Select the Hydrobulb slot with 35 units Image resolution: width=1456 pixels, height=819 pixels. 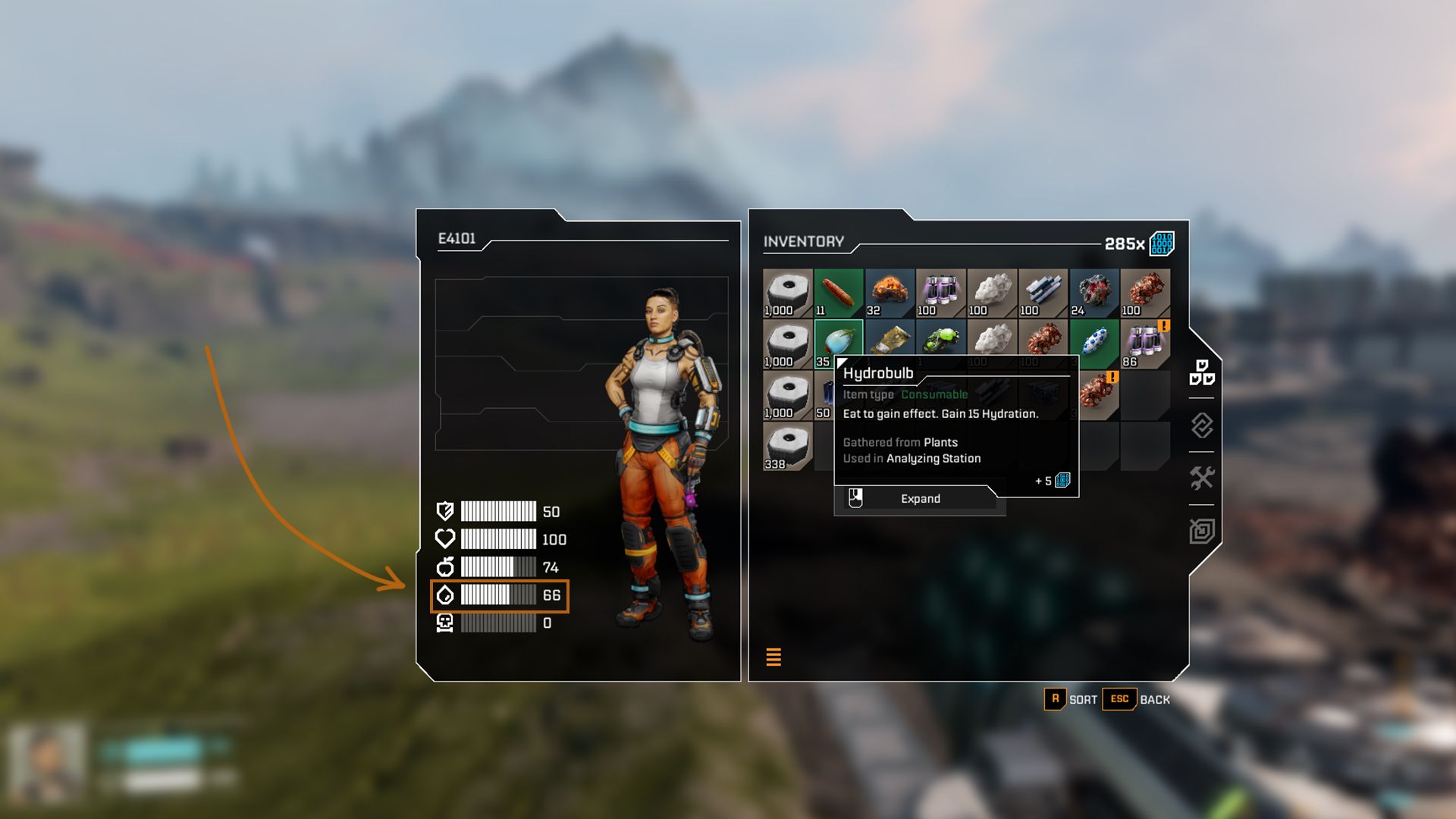tap(838, 340)
